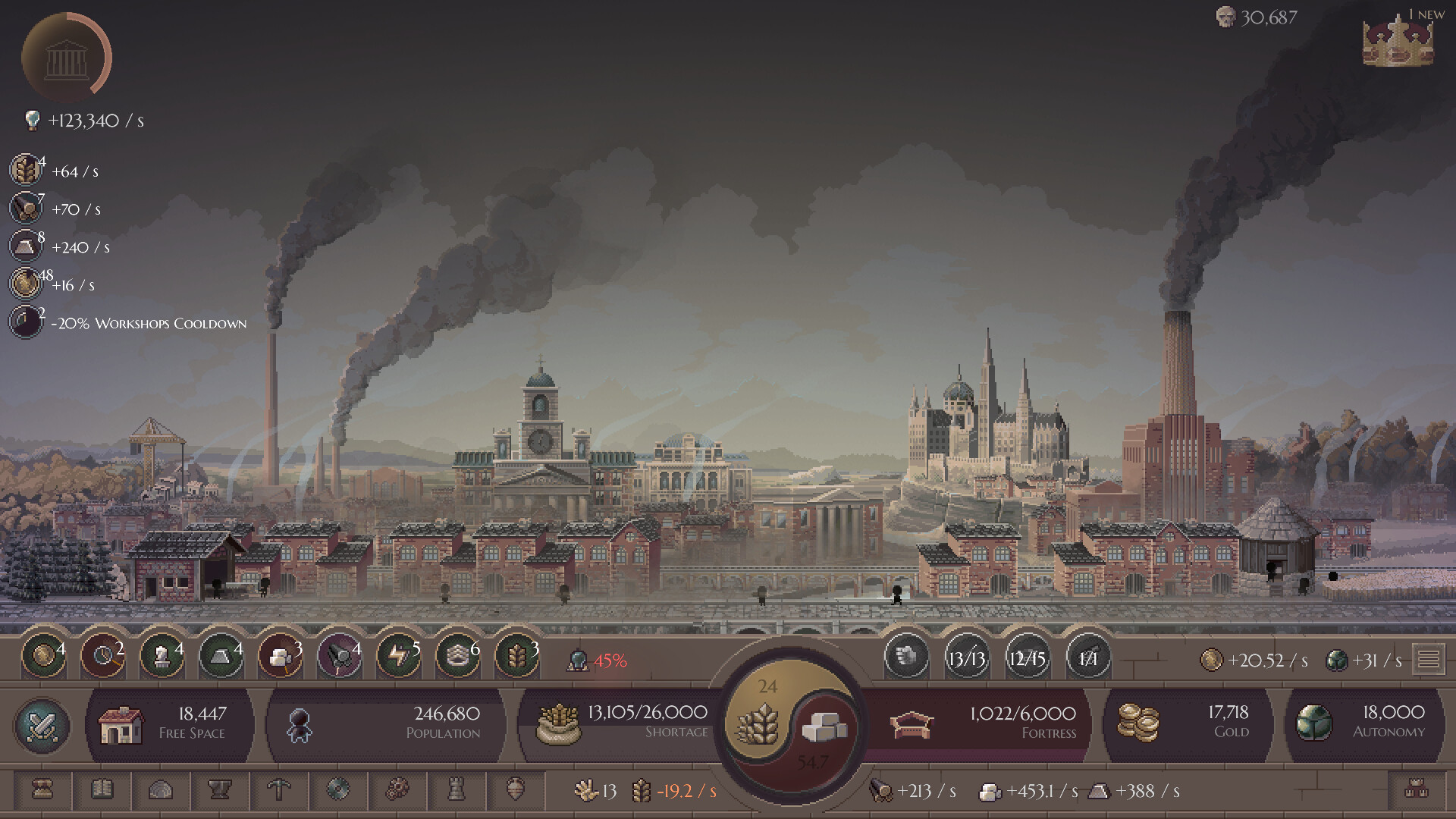Screen dimensions: 1456x819
Task: Select the crossed swords military icon
Action: coord(42,726)
